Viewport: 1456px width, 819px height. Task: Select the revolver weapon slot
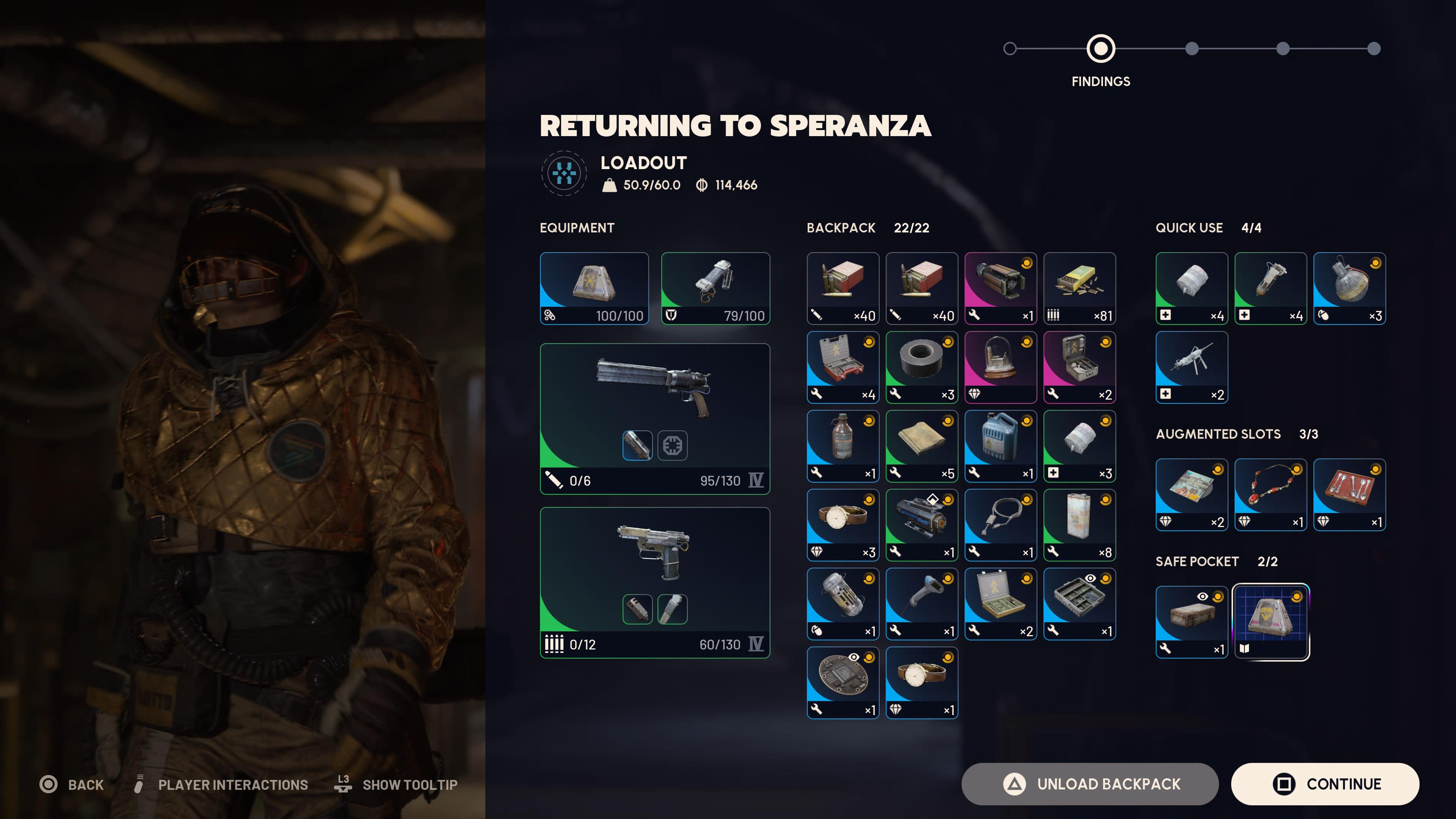click(654, 418)
